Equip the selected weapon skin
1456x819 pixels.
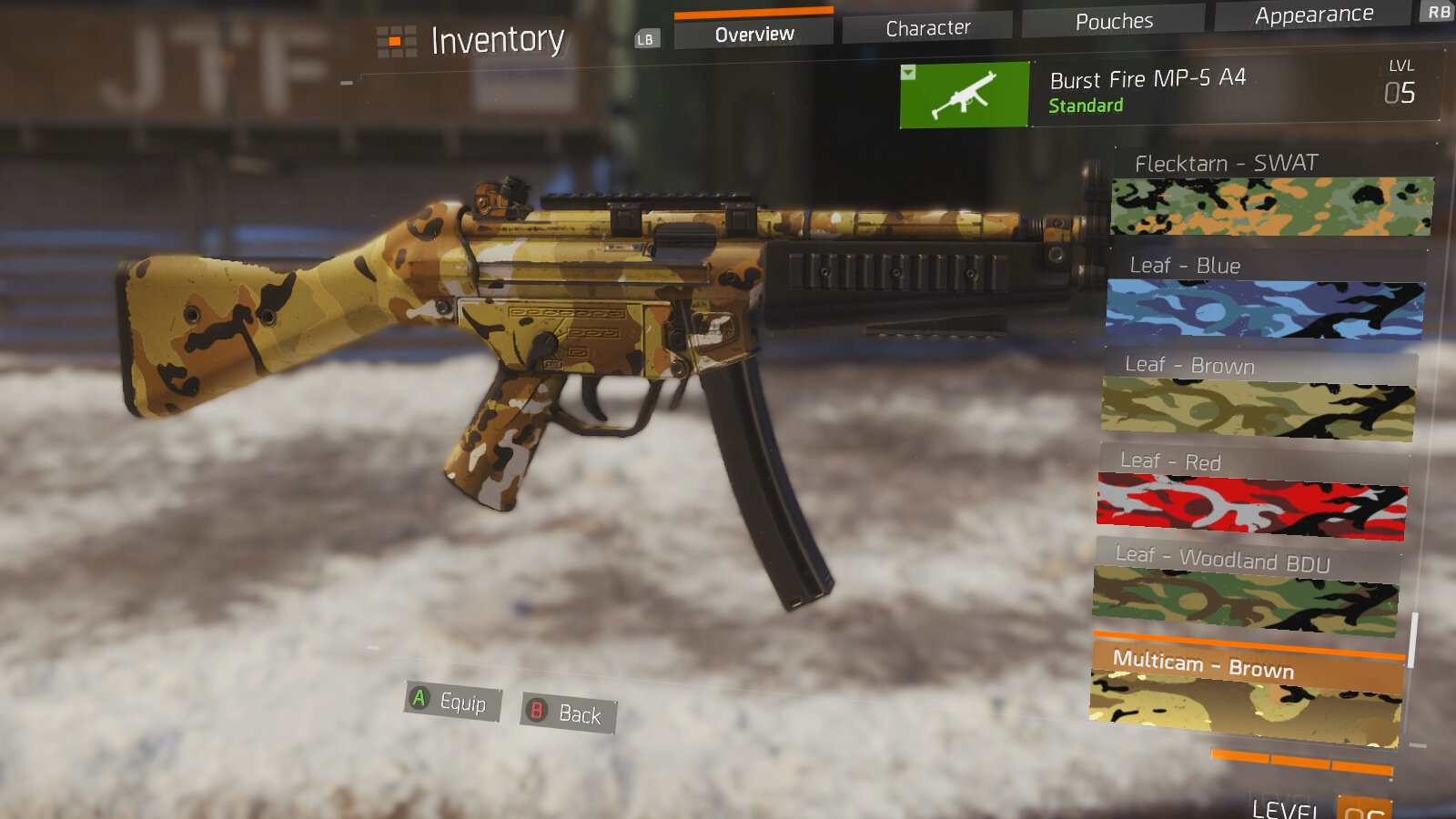[452, 702]
